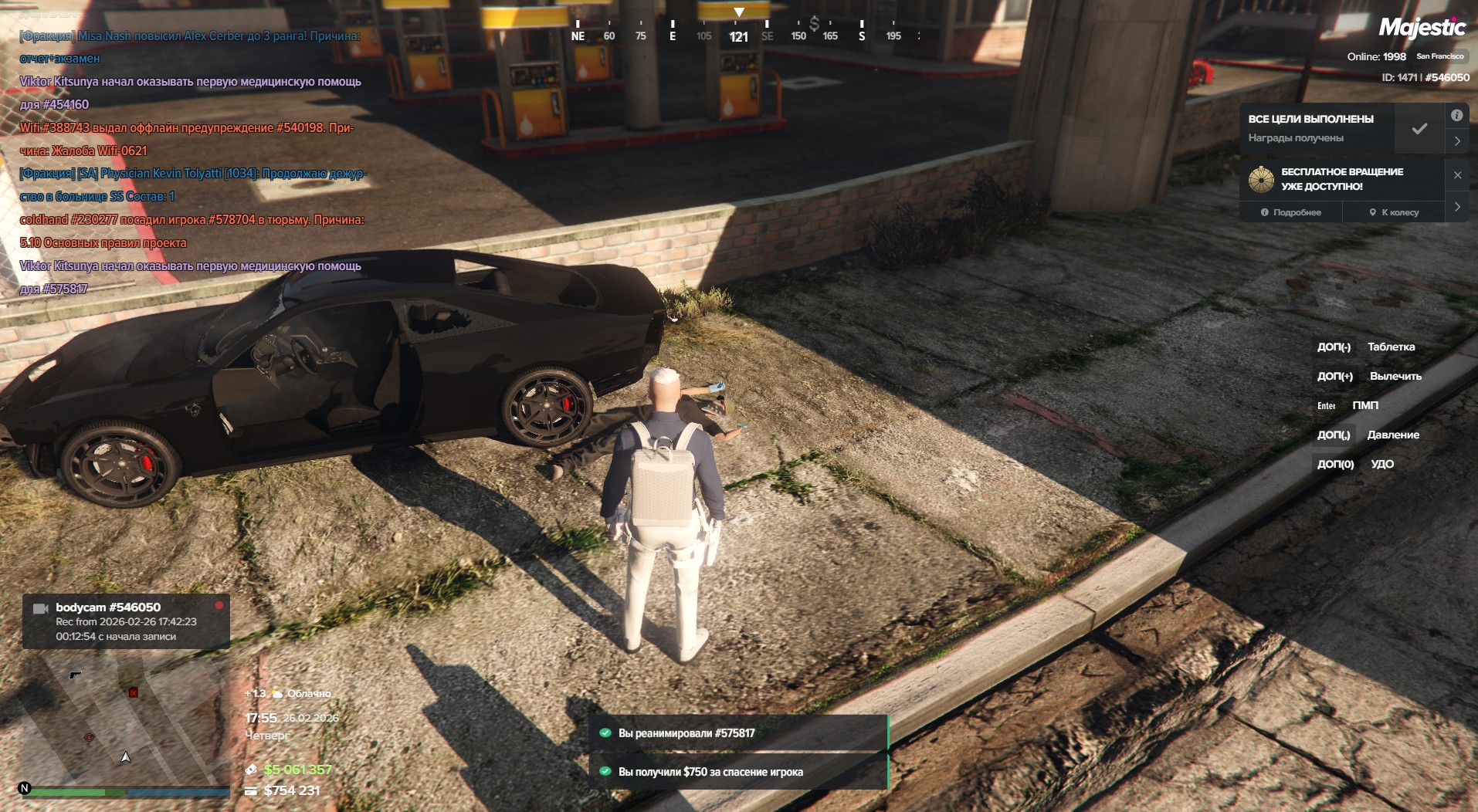Click the free spin wheel icon
1478x812 pixels.
[1261, 179]
